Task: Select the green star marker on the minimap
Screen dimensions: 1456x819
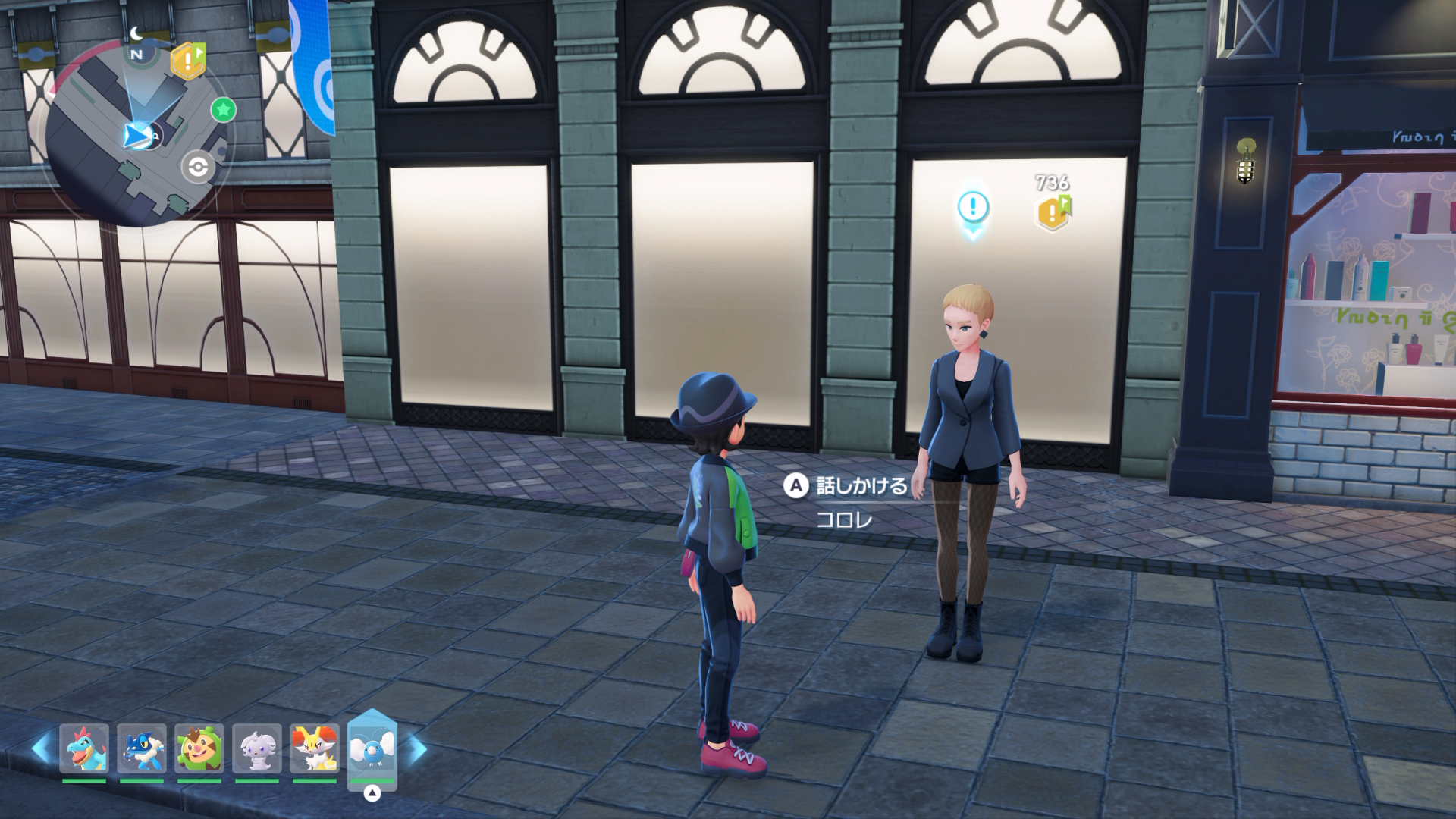Action: [223, 110]
